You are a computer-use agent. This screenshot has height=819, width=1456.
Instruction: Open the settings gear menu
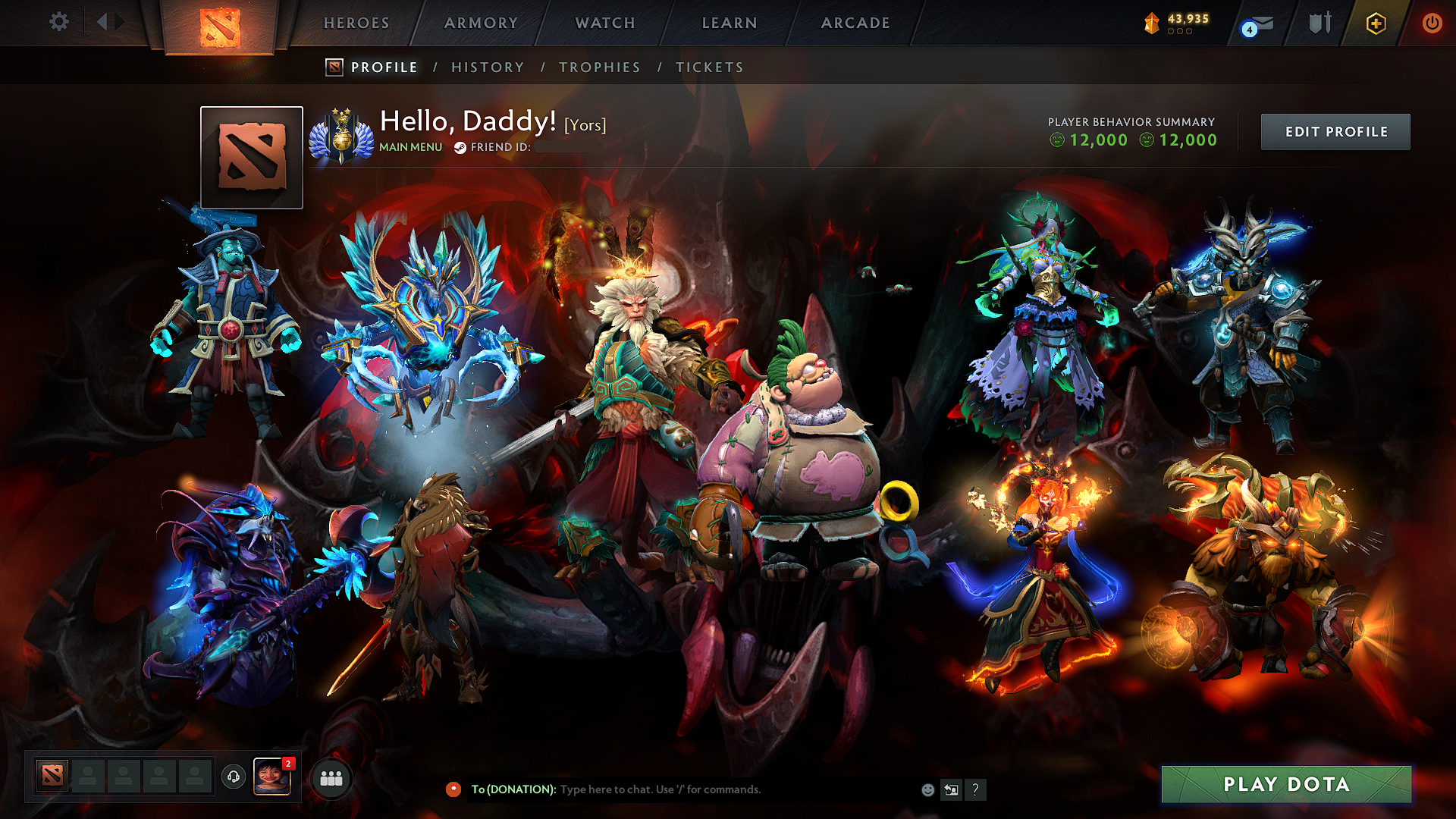[58, 22]
